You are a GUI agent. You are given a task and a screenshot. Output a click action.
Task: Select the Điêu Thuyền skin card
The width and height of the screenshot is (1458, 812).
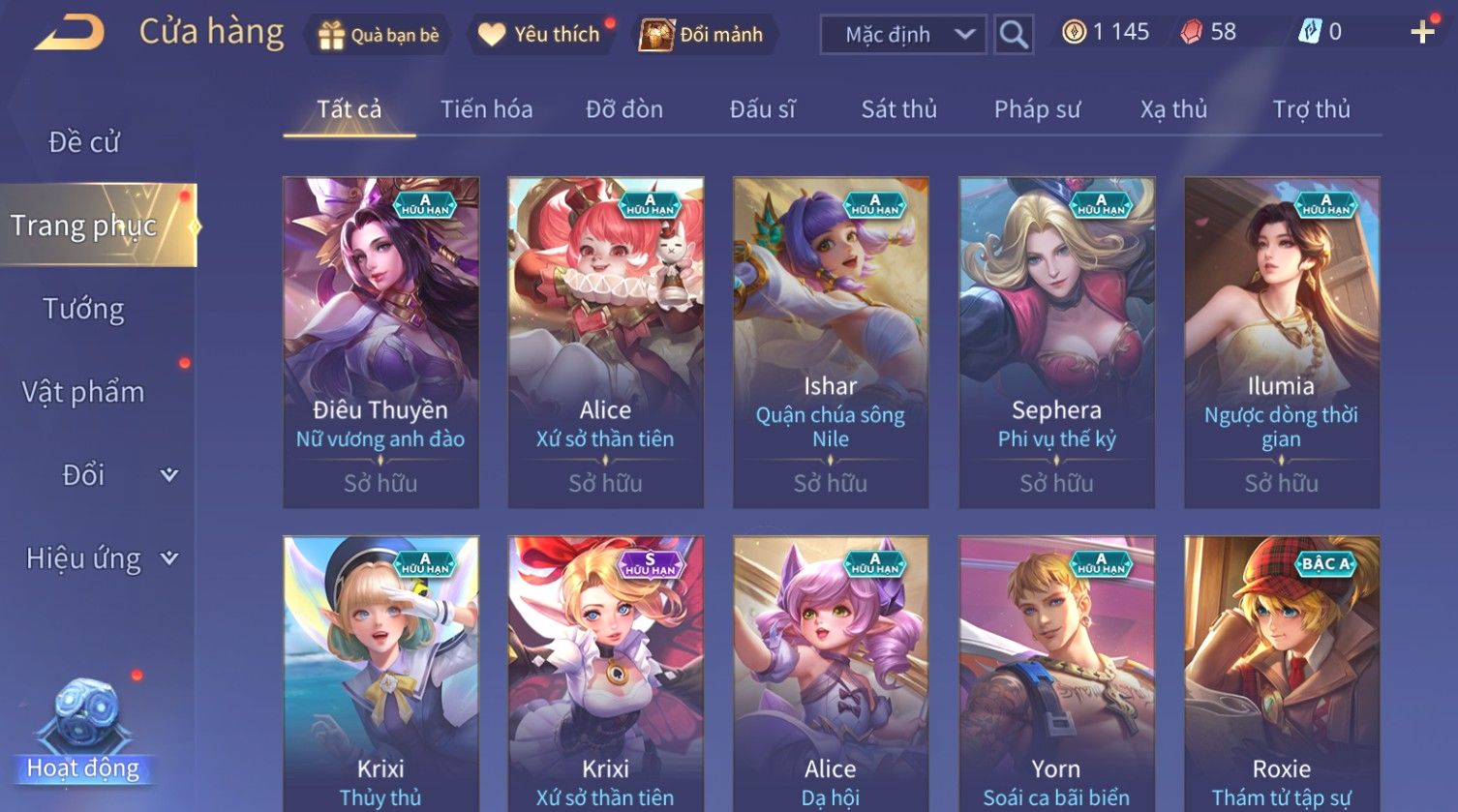(x=380, y=342)
